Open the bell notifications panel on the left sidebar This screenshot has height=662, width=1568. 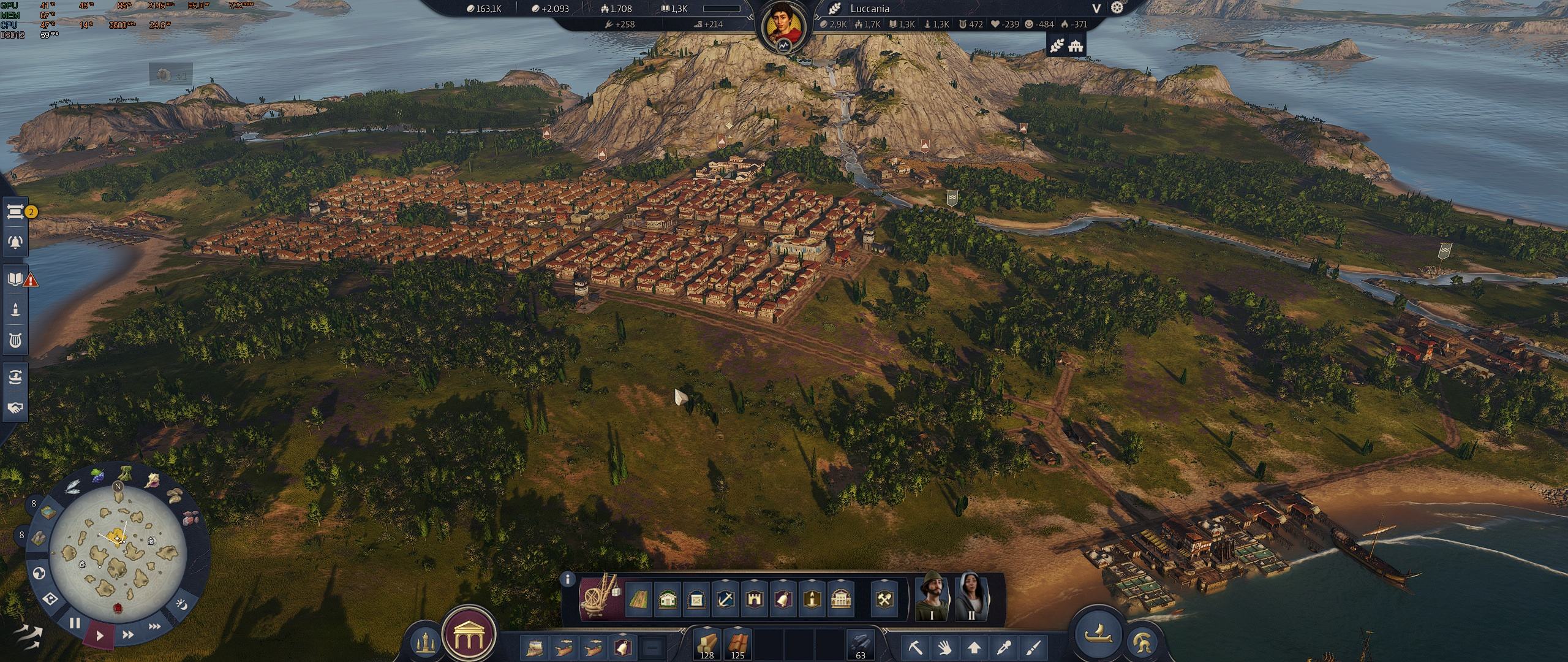[x=15, y=242]
